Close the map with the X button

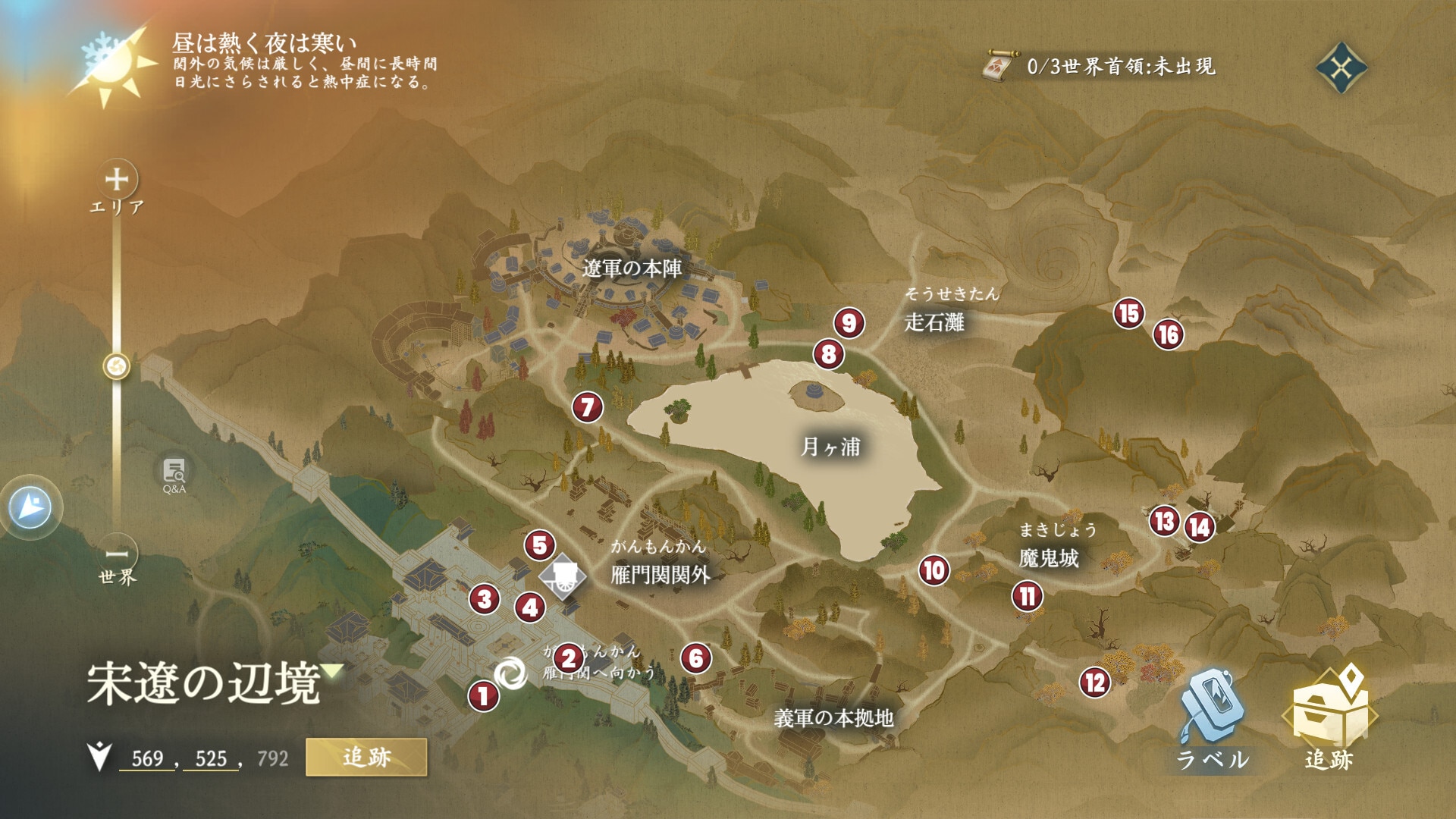[1341, 68]
